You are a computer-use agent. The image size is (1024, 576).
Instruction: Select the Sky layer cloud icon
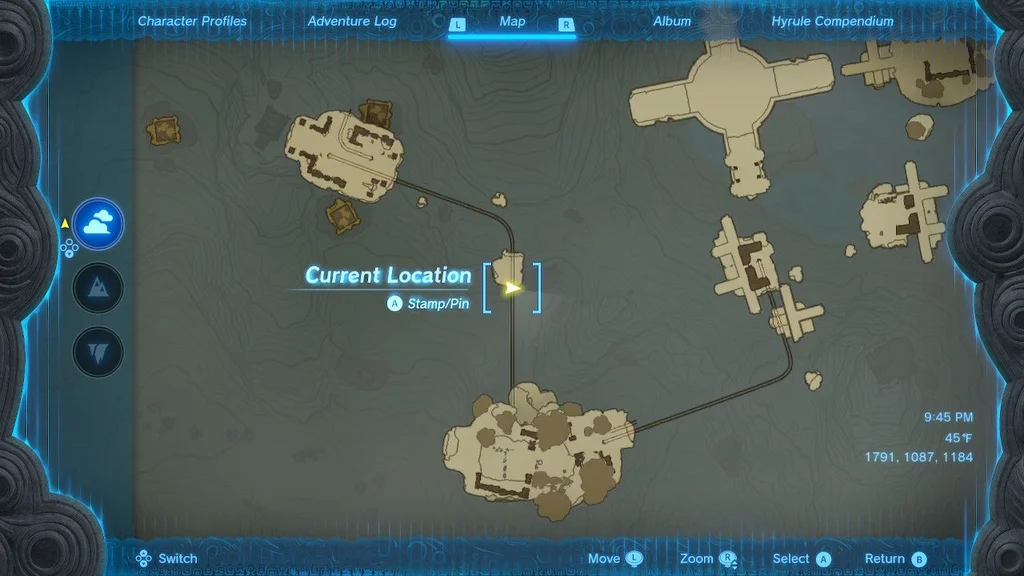(98, 225)
